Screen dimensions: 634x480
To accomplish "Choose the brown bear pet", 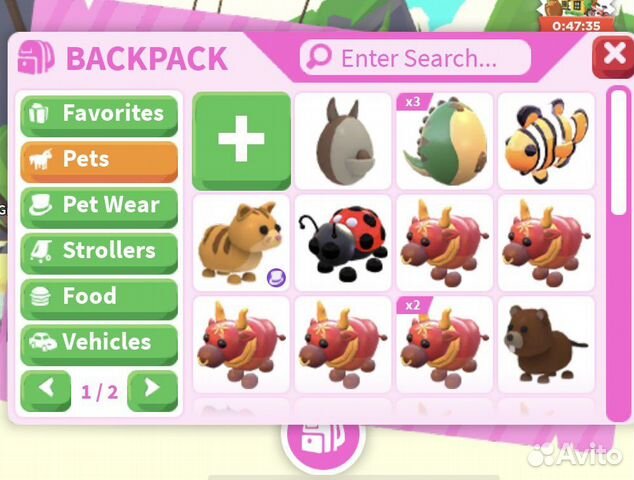I will click(x=545, y=344).
